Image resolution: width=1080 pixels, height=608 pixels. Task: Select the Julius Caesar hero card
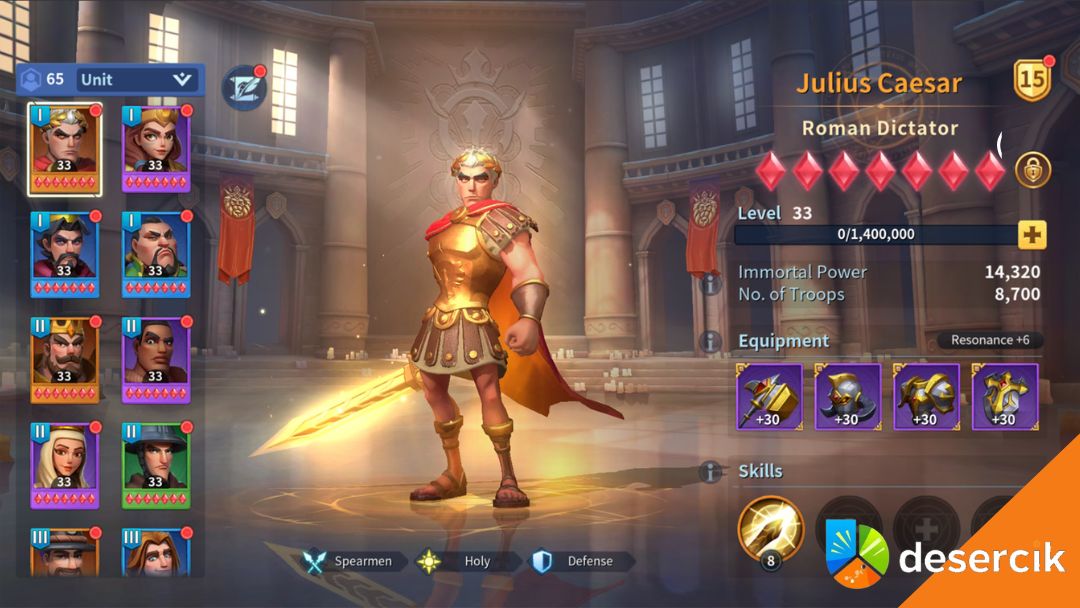[x=65, y=150]
